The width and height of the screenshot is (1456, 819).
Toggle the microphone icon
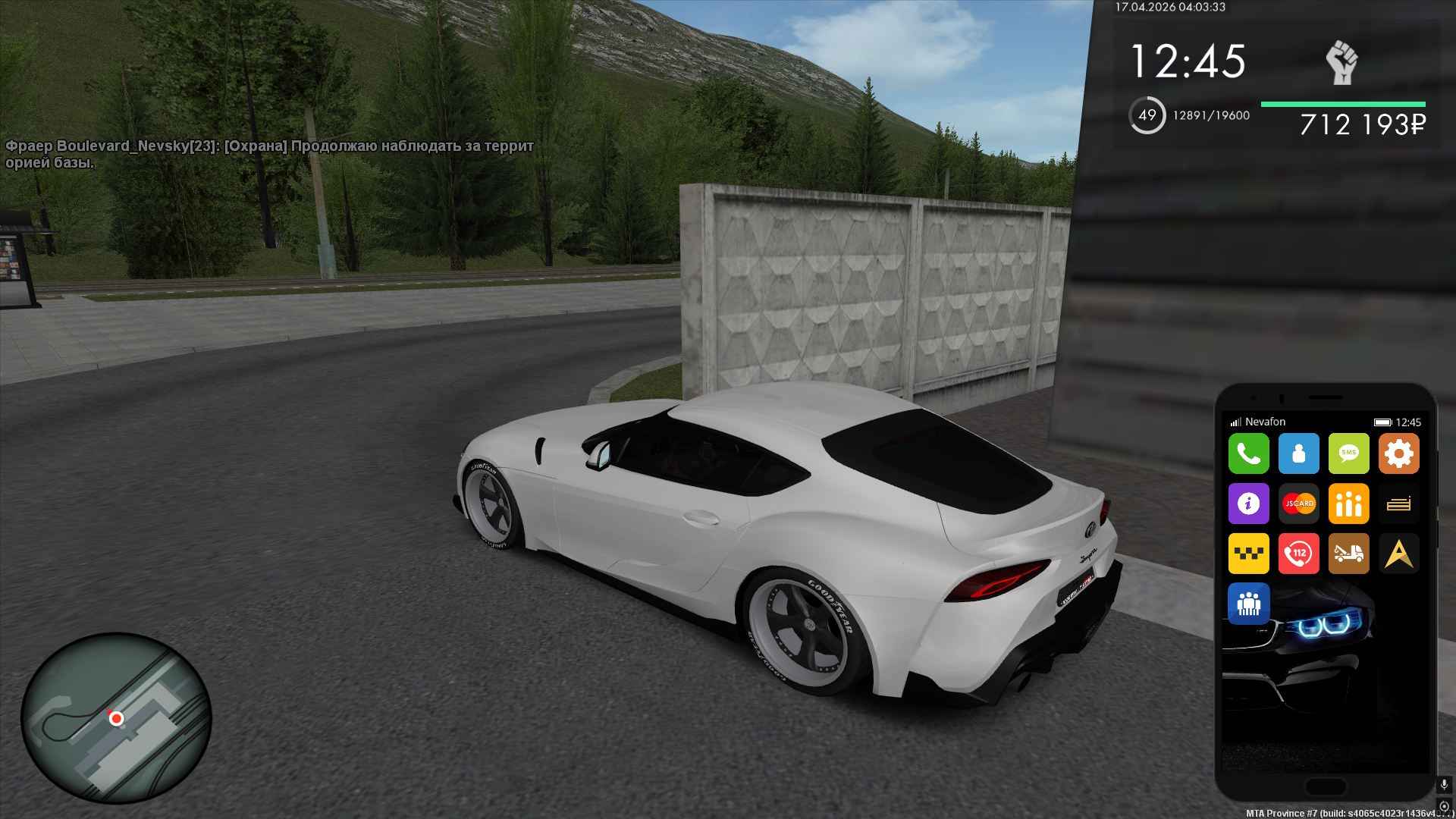(x=1444, y=785)
